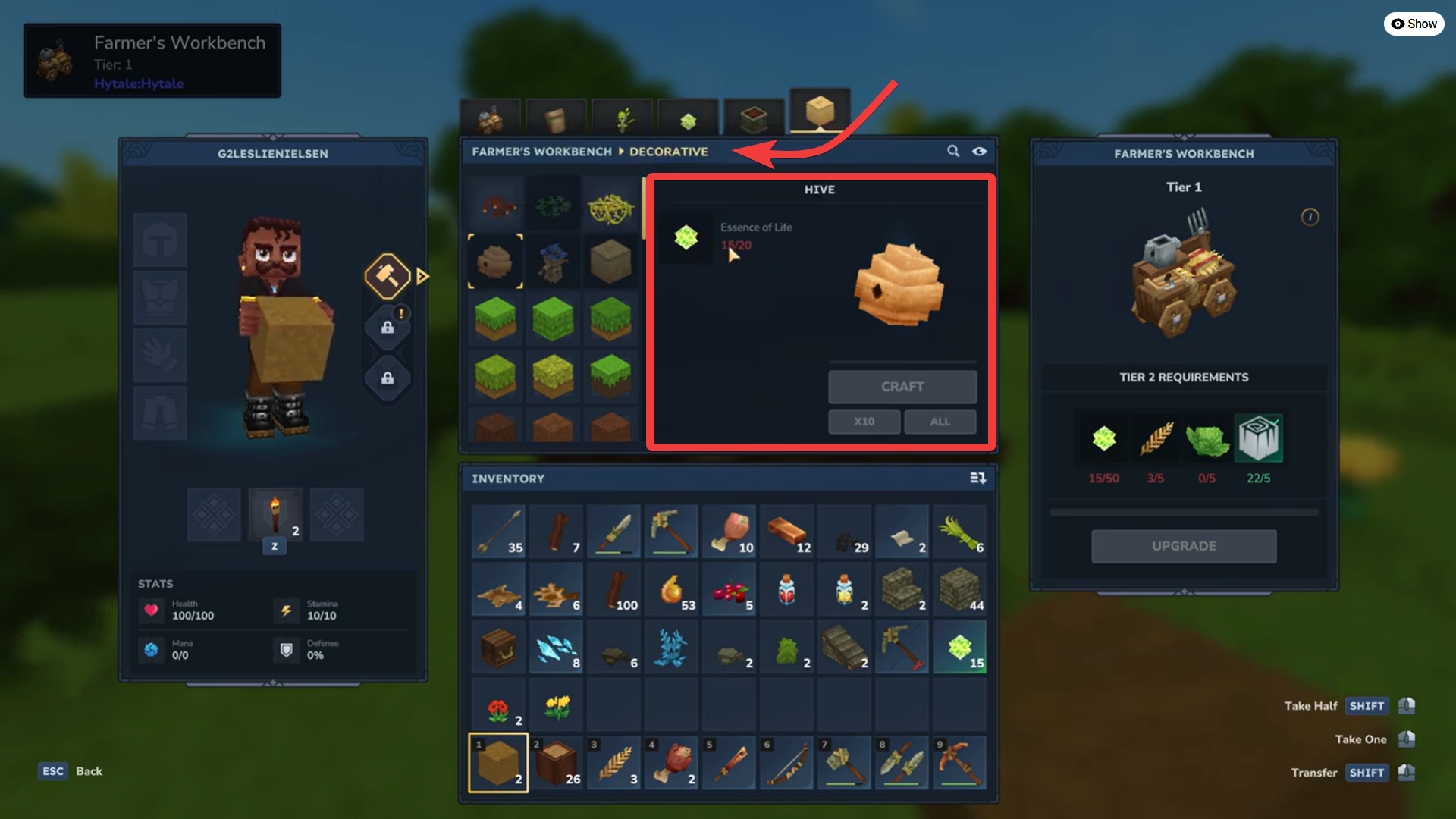The height and width of the screenshot is (819, 1456).
Task: Click the arrow beside the hammer crafting icon
Action: 422,276
